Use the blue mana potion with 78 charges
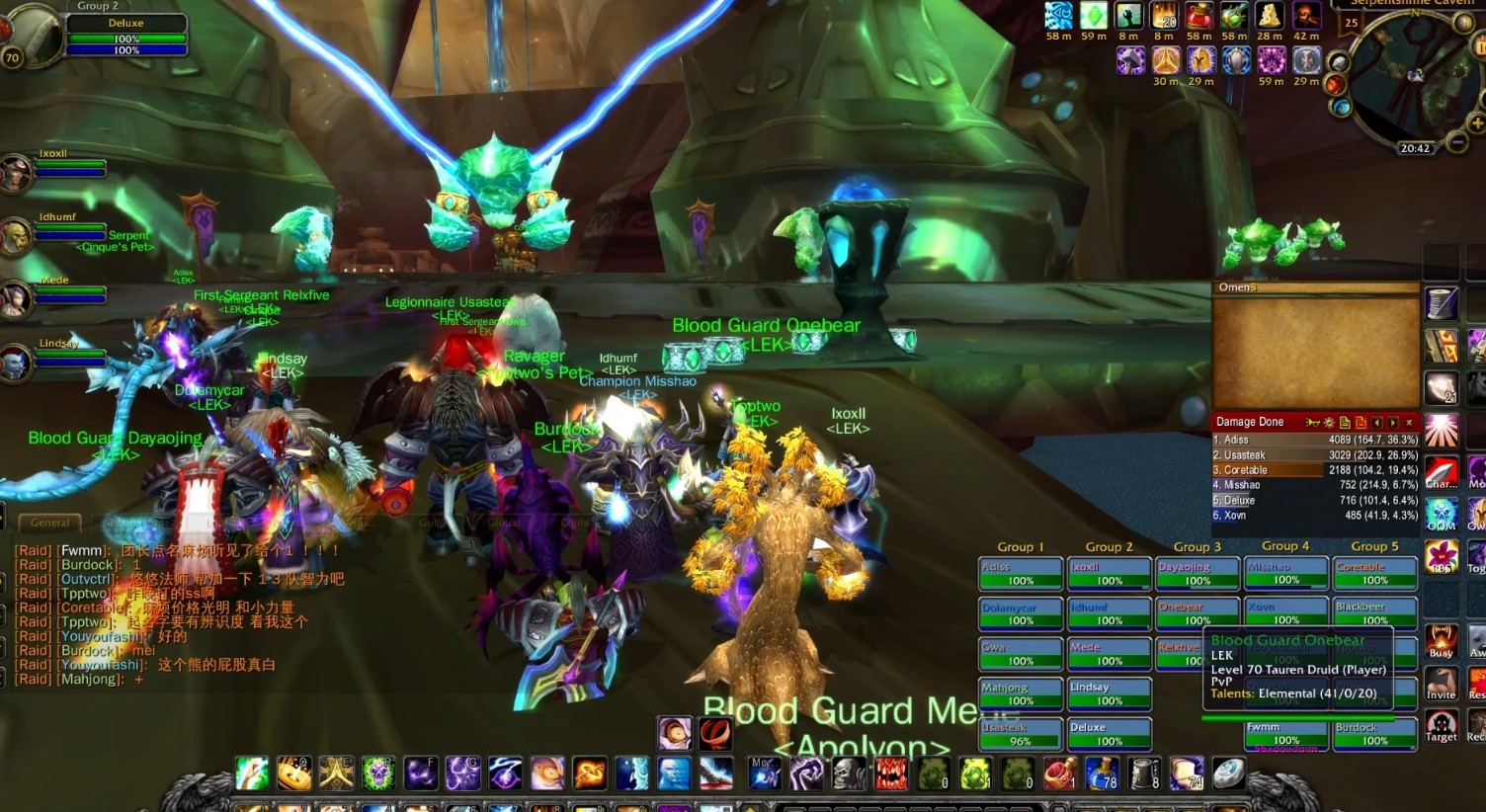This screenshot has width=1486, height=812. click(x=1101, y=773)
